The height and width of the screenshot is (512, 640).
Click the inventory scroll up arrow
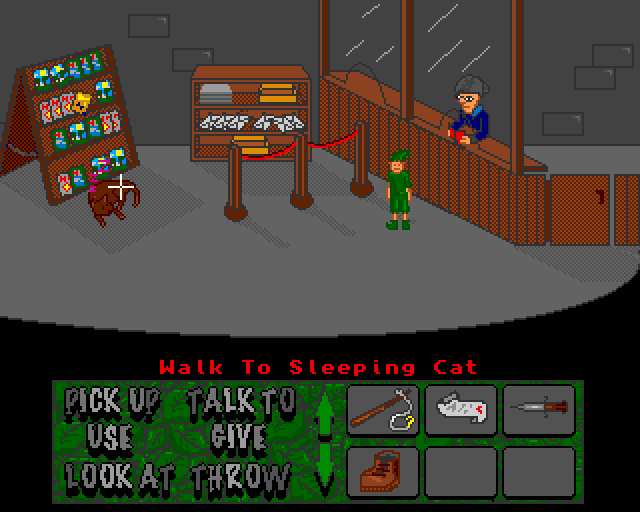(x=325, y=413)
